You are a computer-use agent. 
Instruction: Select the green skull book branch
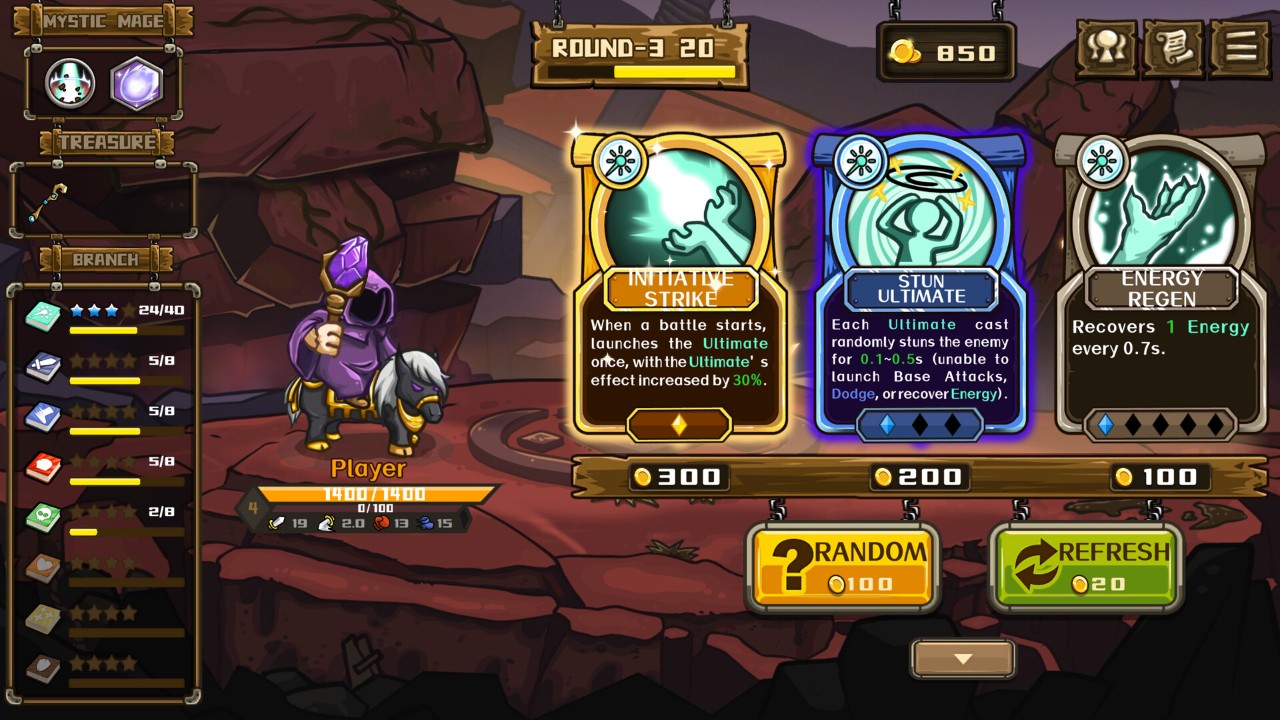point(44,517)
